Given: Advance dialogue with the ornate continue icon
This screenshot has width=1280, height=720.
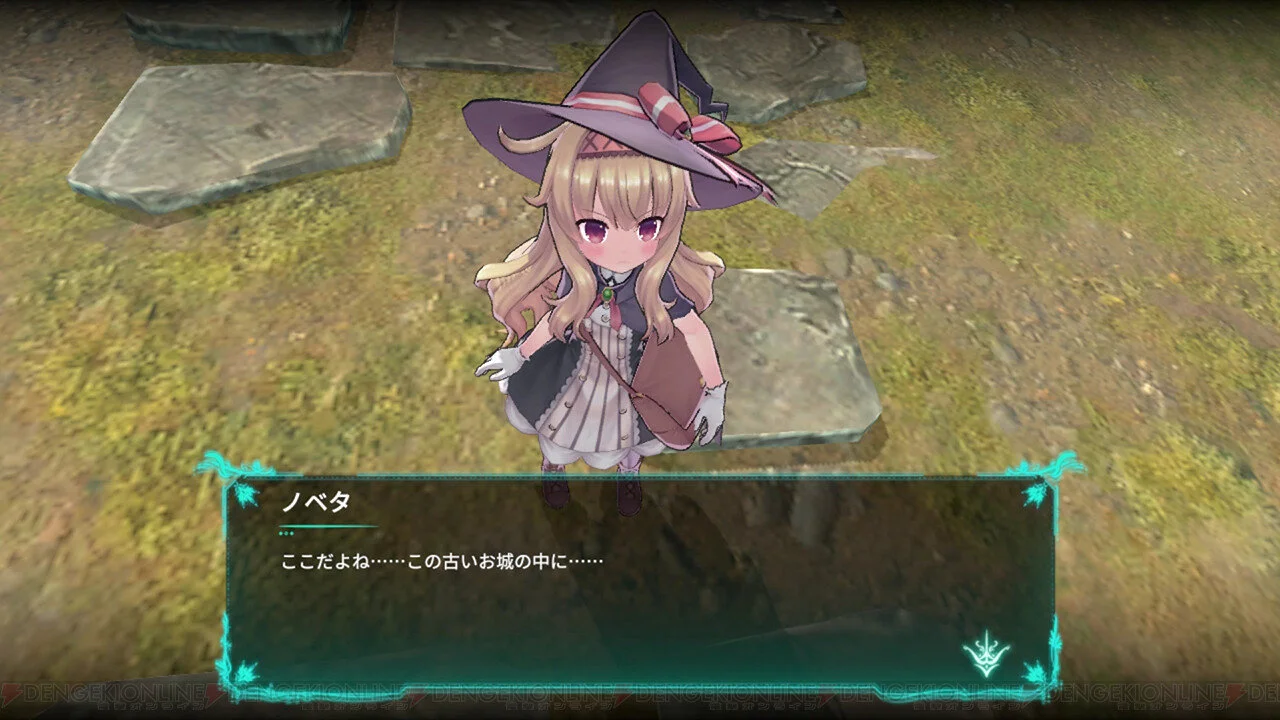Looking at the screenshot, I should click(x=986, y=655).
